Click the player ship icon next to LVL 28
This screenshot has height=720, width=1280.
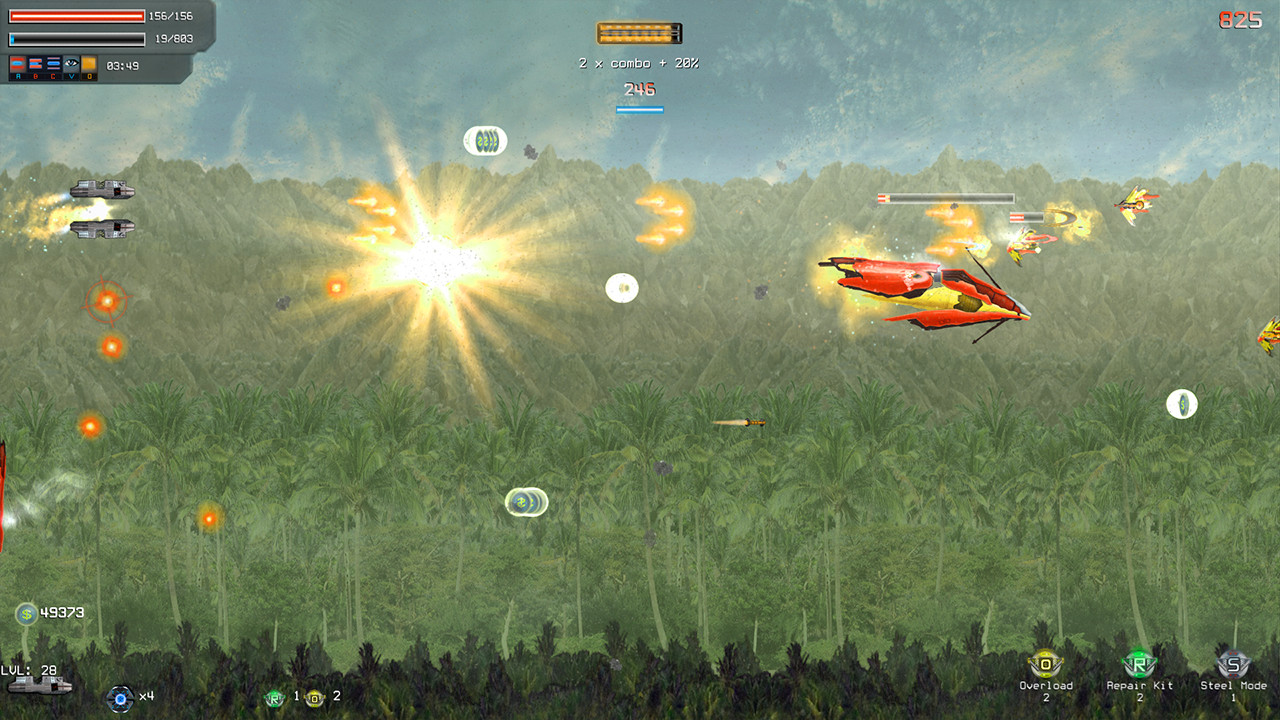(x=41, y=685)
